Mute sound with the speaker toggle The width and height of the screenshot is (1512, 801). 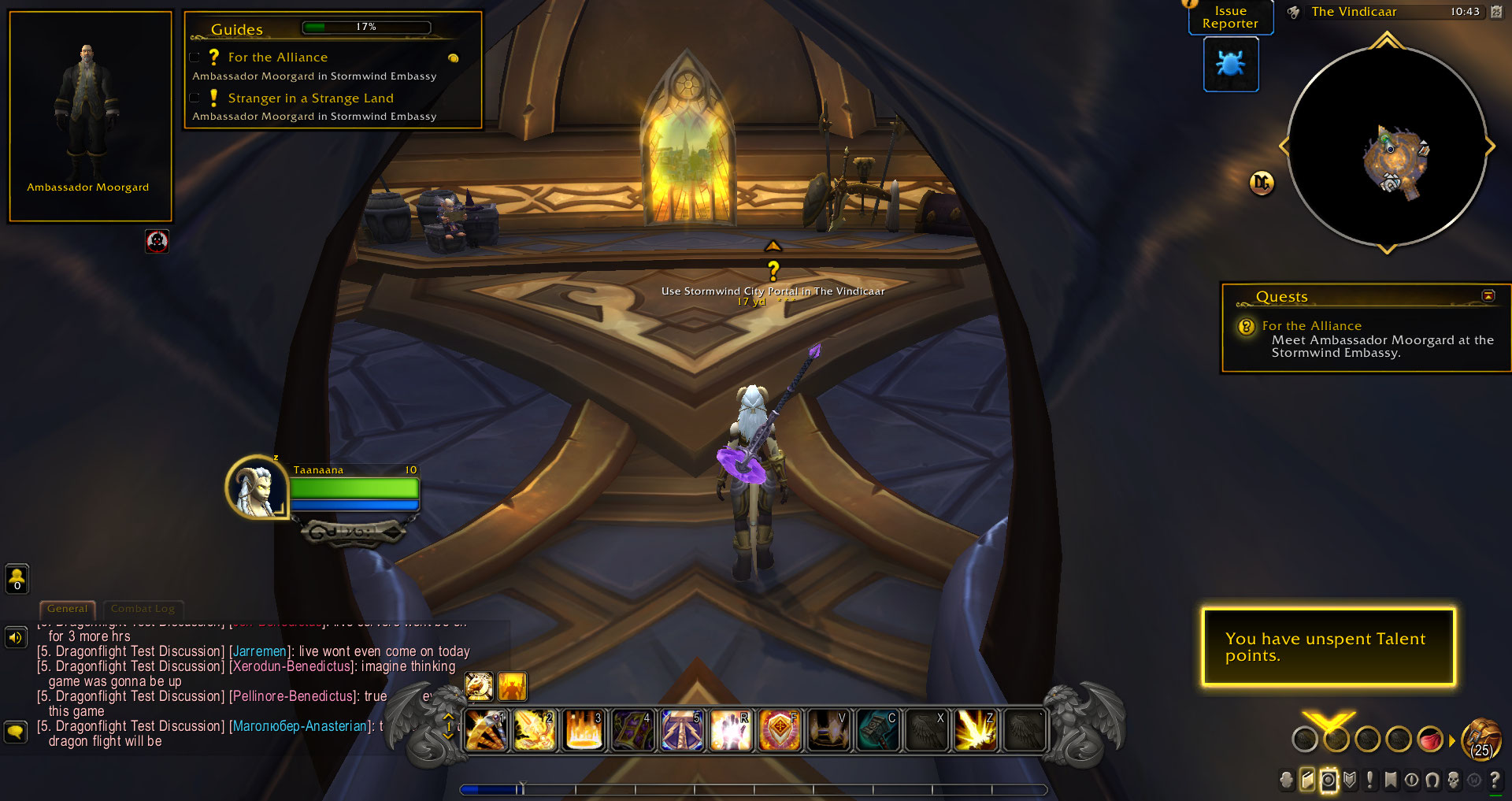click(x=16, y=637)
